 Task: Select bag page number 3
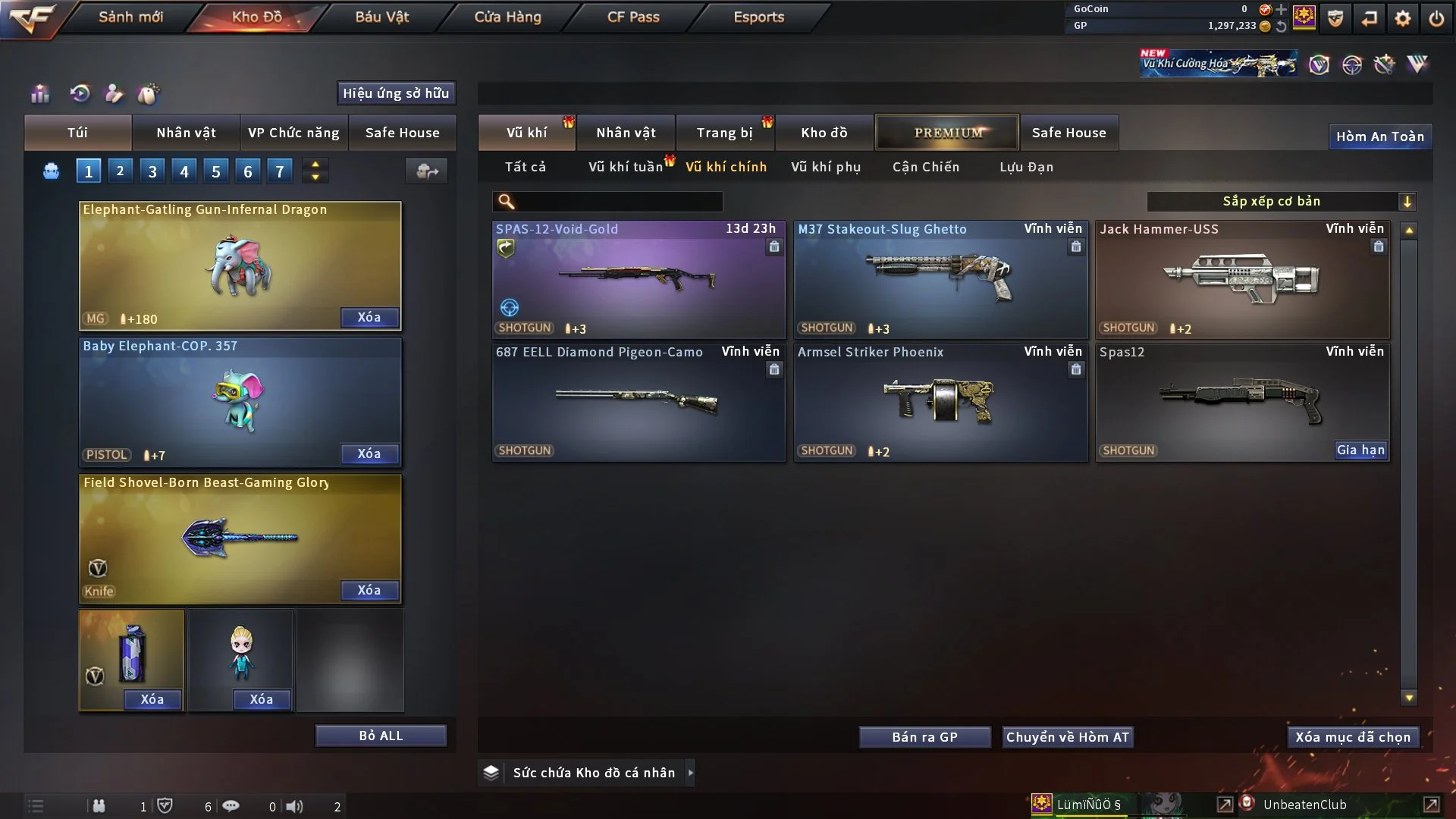(152, 171)
